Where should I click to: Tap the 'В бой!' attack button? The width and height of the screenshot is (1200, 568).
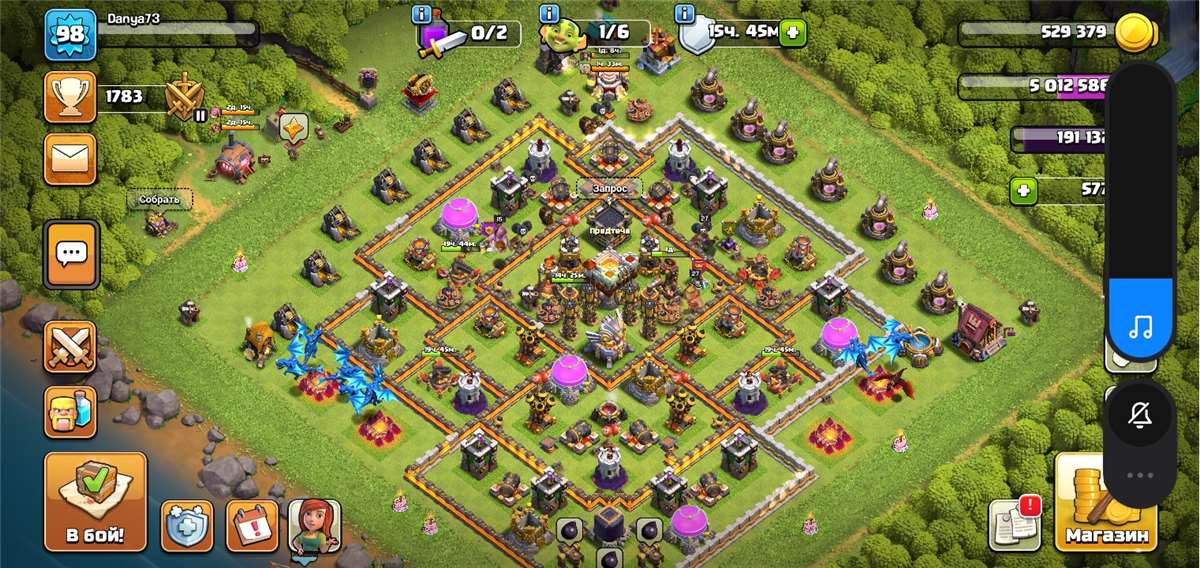(x=95, y=500)
